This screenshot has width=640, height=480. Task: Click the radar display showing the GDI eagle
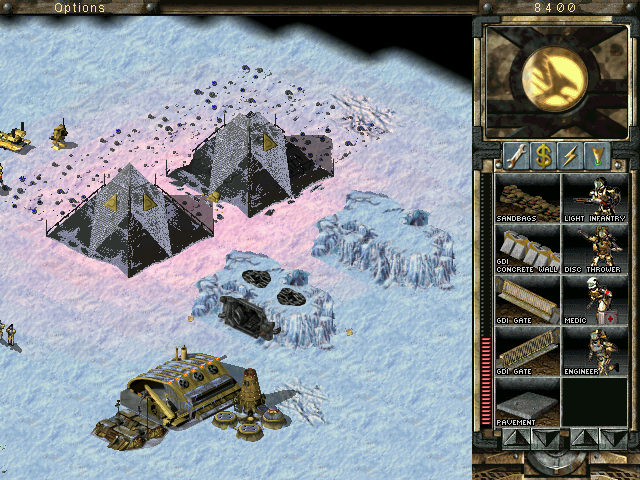(x=555, y=81)
